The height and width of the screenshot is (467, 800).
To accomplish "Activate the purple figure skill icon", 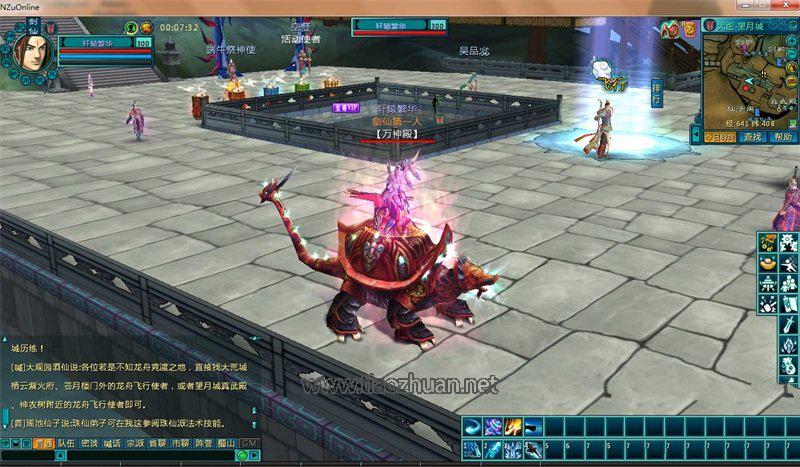I will [x=491, y=427].
